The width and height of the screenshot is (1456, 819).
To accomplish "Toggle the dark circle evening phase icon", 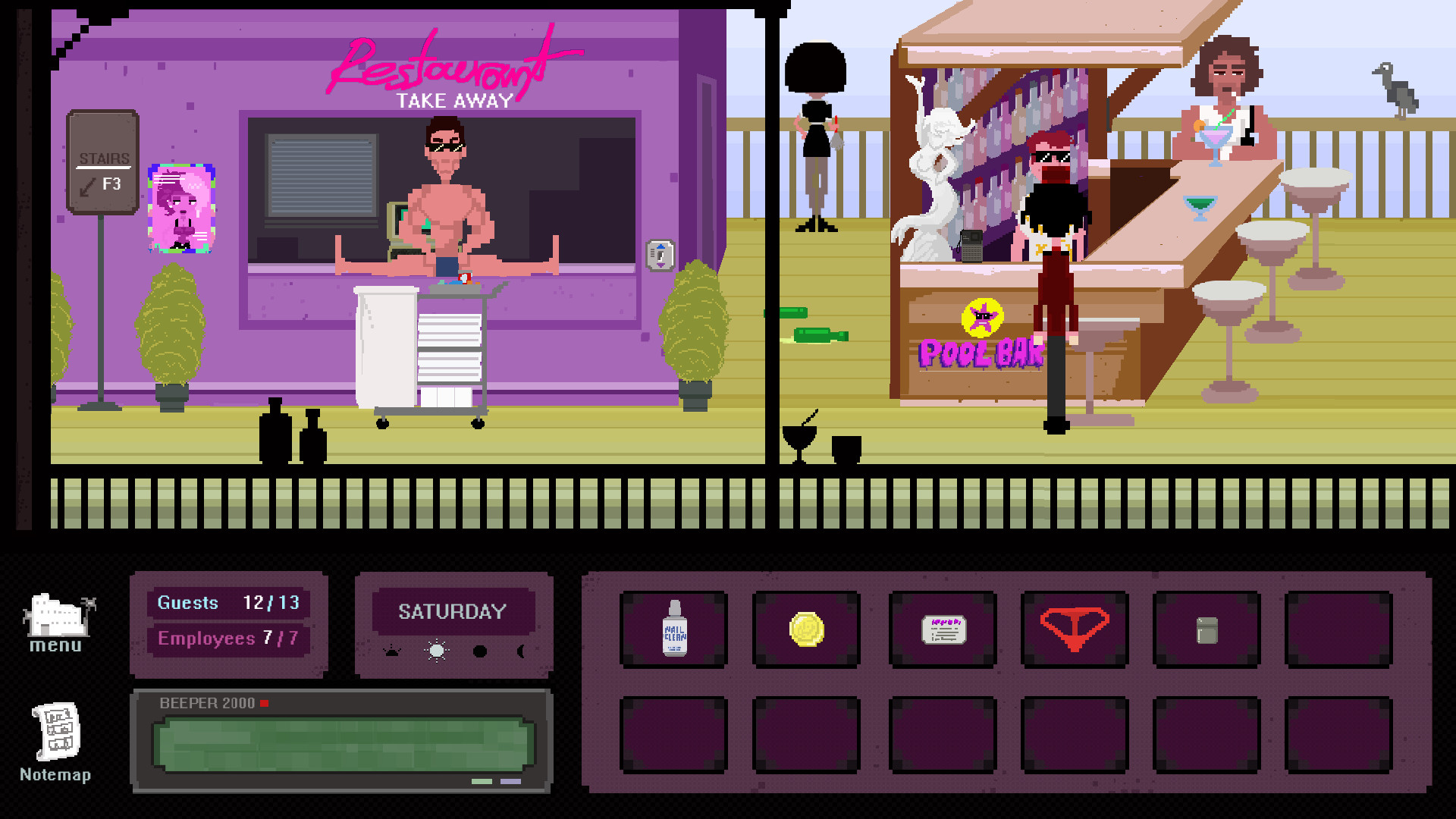I will 481,651.
